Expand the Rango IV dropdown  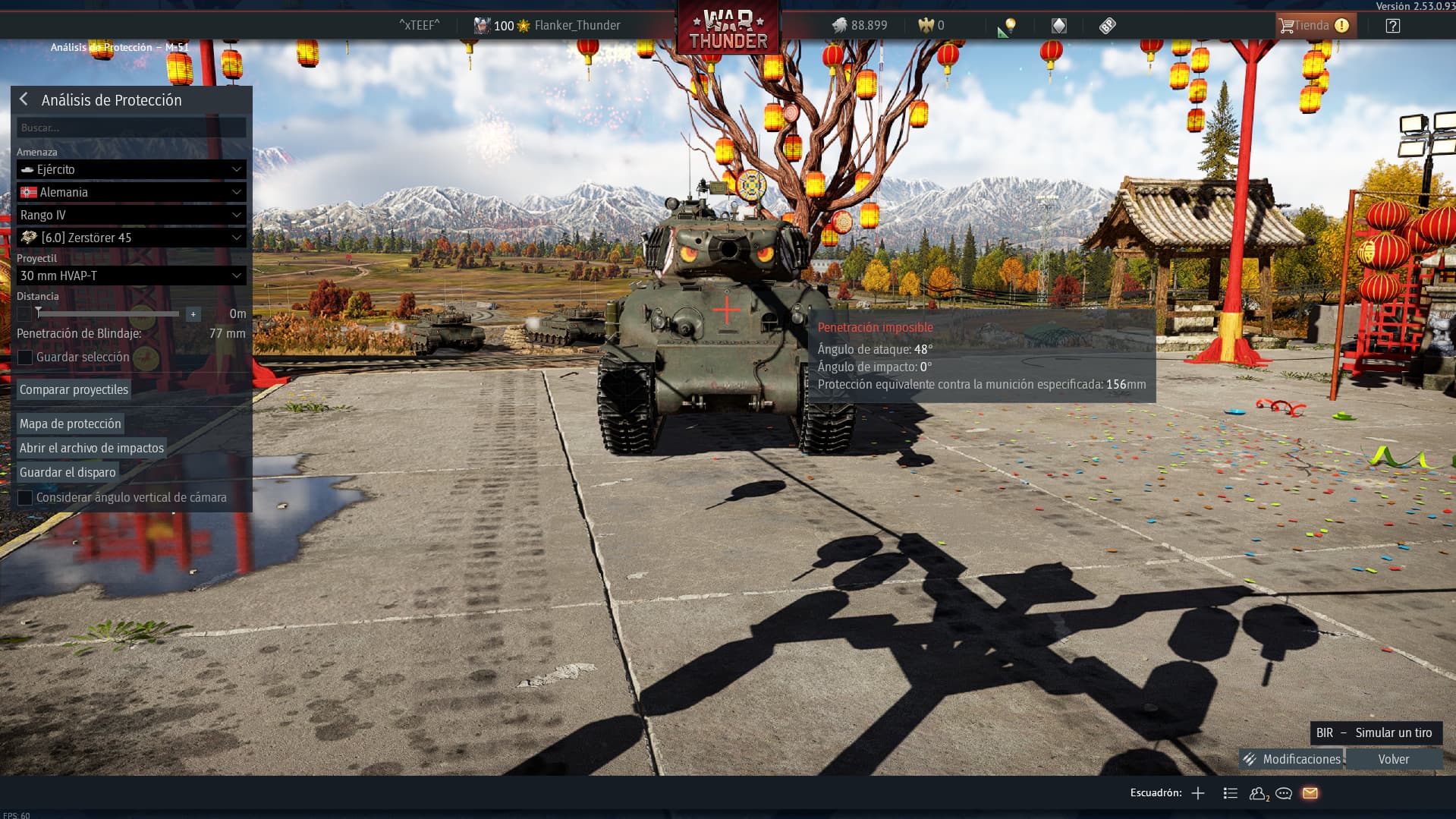click(x=131, y=215)
